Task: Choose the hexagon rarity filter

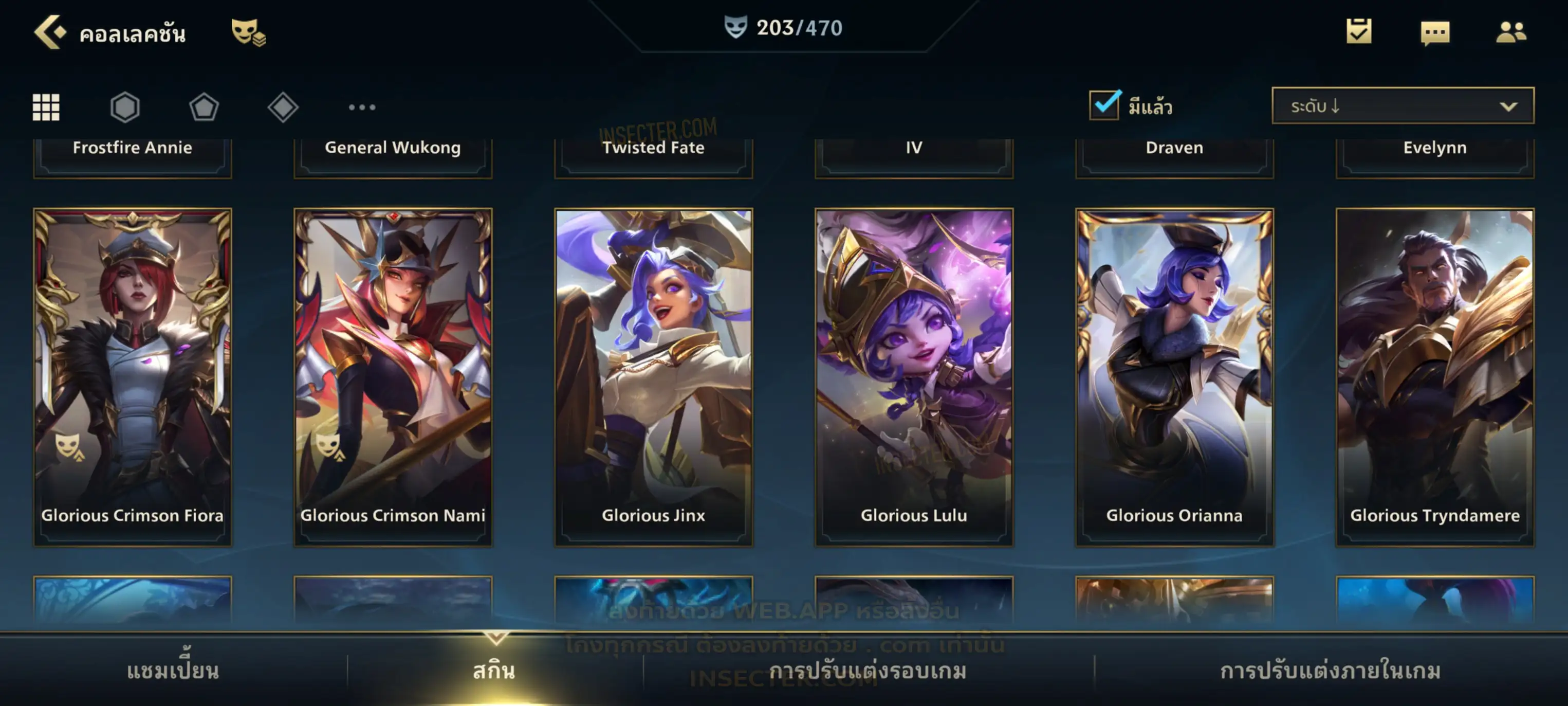Action: click(125, 107)
